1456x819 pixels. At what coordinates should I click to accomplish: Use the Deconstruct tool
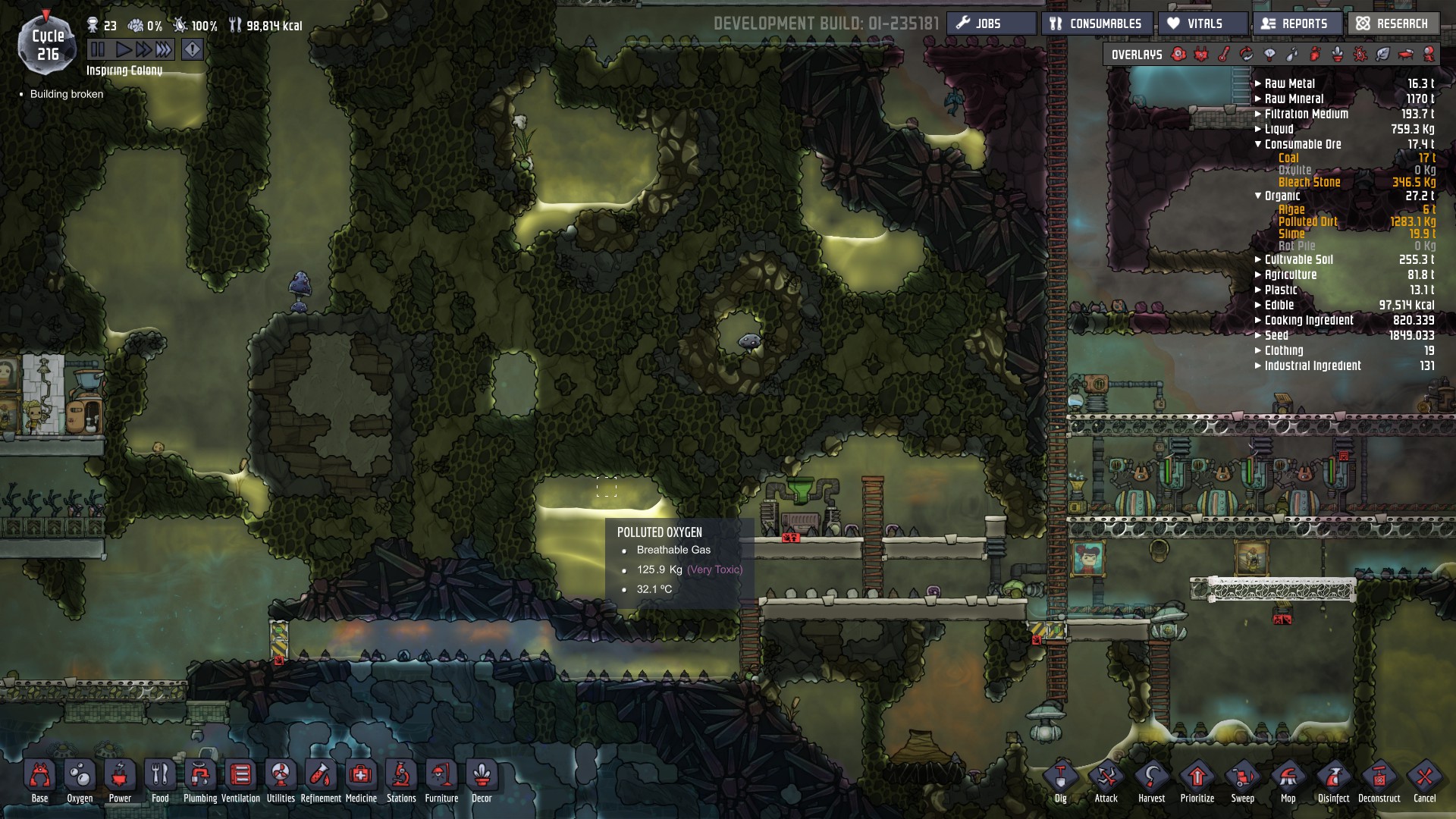1379,780
